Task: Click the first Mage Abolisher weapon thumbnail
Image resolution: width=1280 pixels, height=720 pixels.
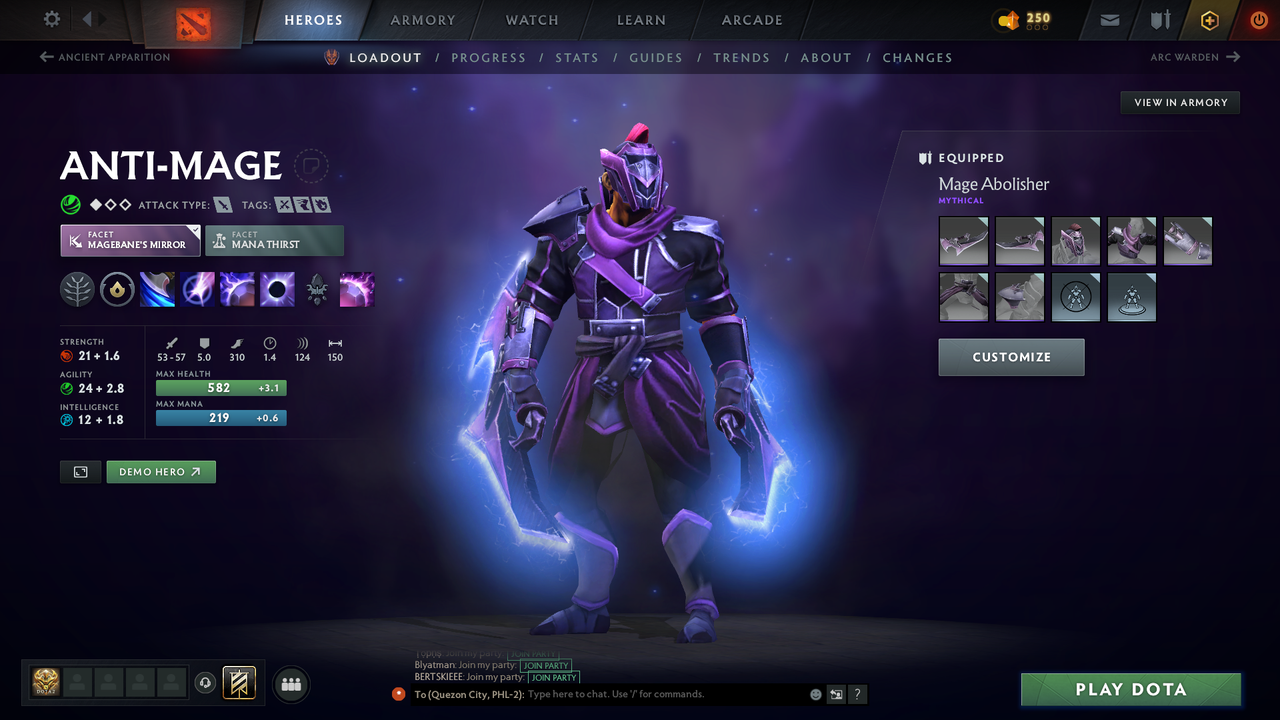Action: [x=963, y=240]
